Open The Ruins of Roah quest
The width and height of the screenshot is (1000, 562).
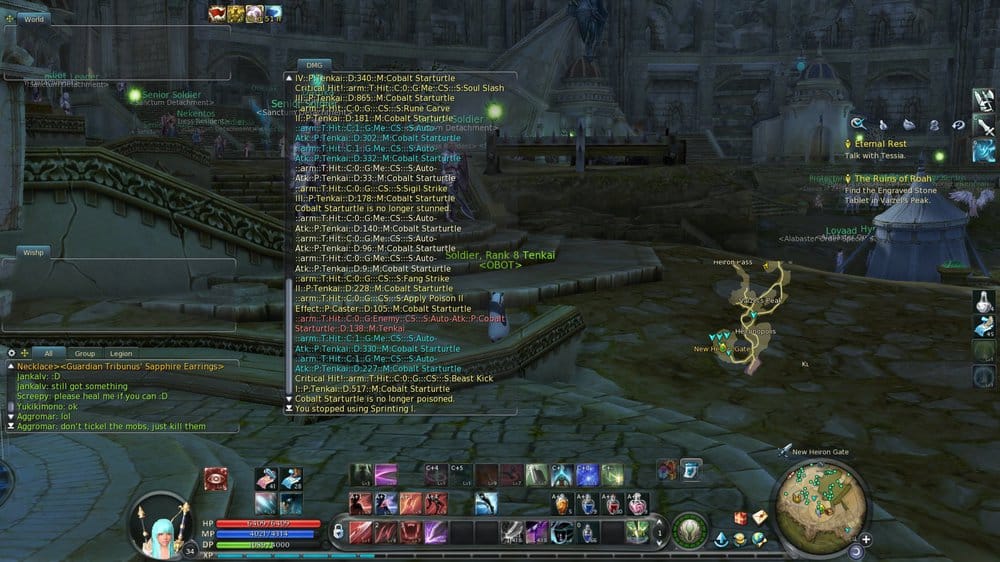click(x=892, y=179)
